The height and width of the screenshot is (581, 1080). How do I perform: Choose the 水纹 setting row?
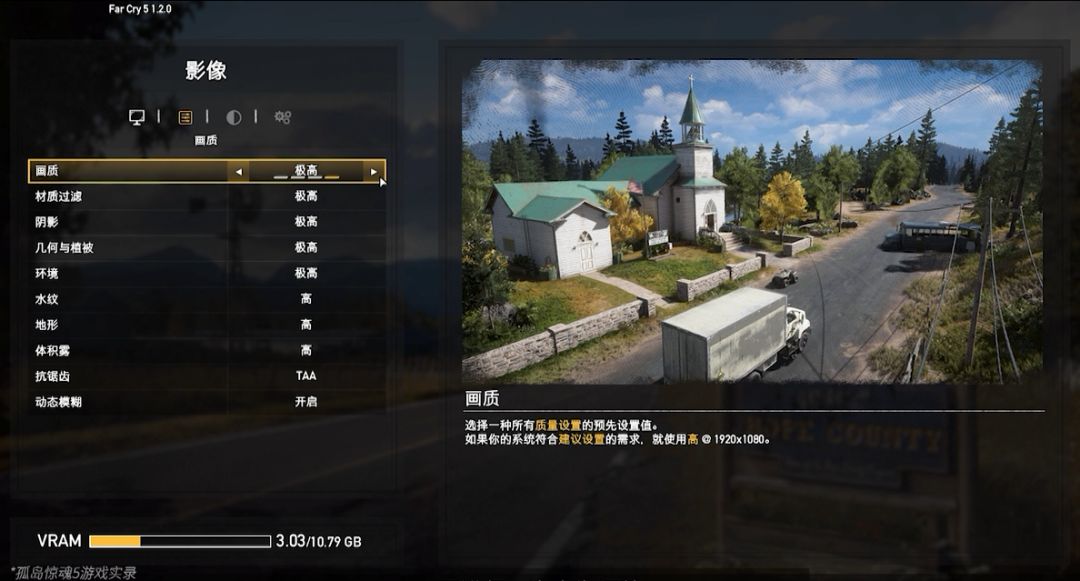(206, 299)
